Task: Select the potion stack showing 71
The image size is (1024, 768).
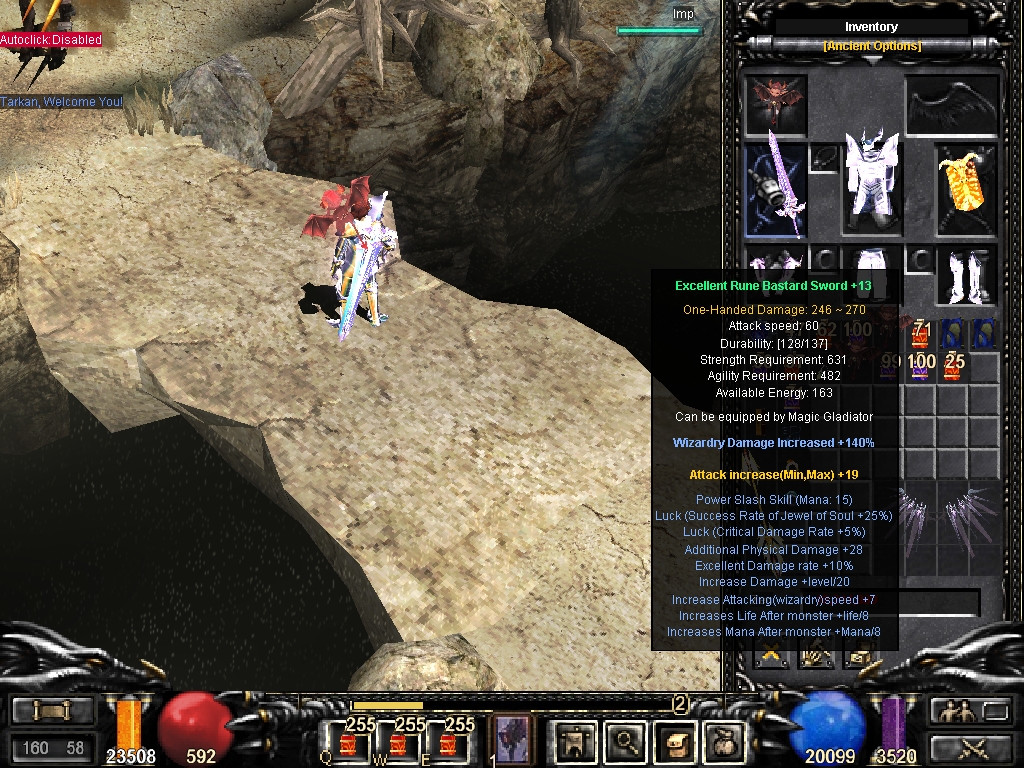Action: (922, 335)
